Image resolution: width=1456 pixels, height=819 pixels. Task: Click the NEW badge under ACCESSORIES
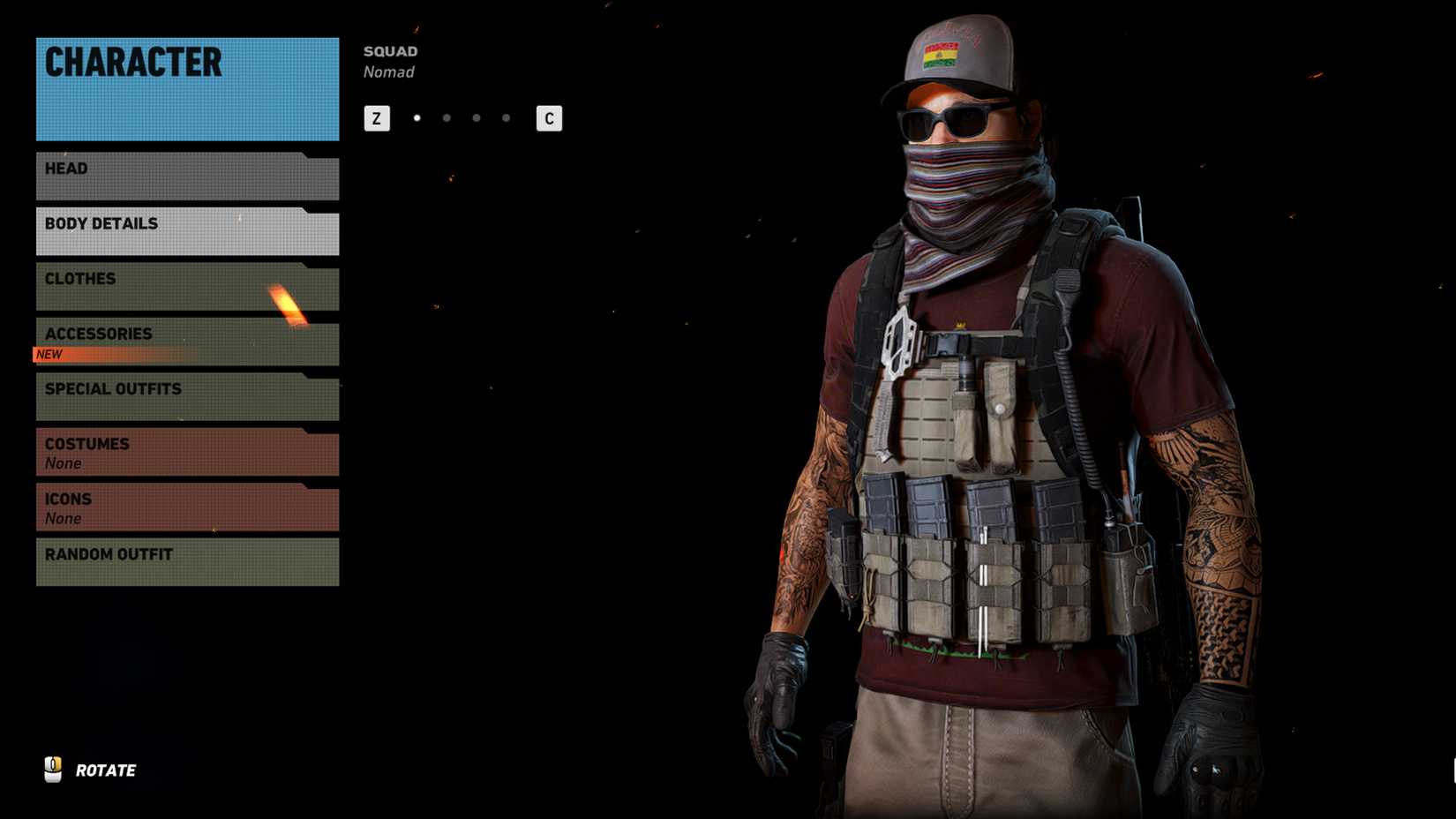coord(49,354)
